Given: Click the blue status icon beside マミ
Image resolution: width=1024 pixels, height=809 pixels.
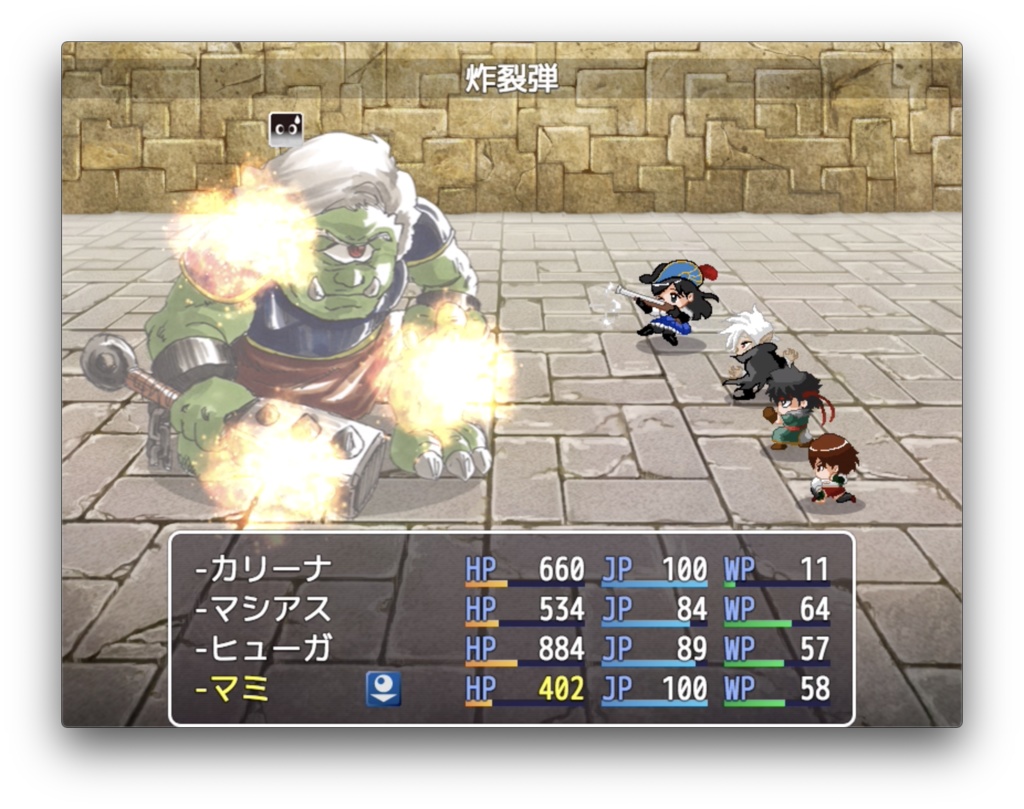Looking at the screenshot, I should 383,689.
